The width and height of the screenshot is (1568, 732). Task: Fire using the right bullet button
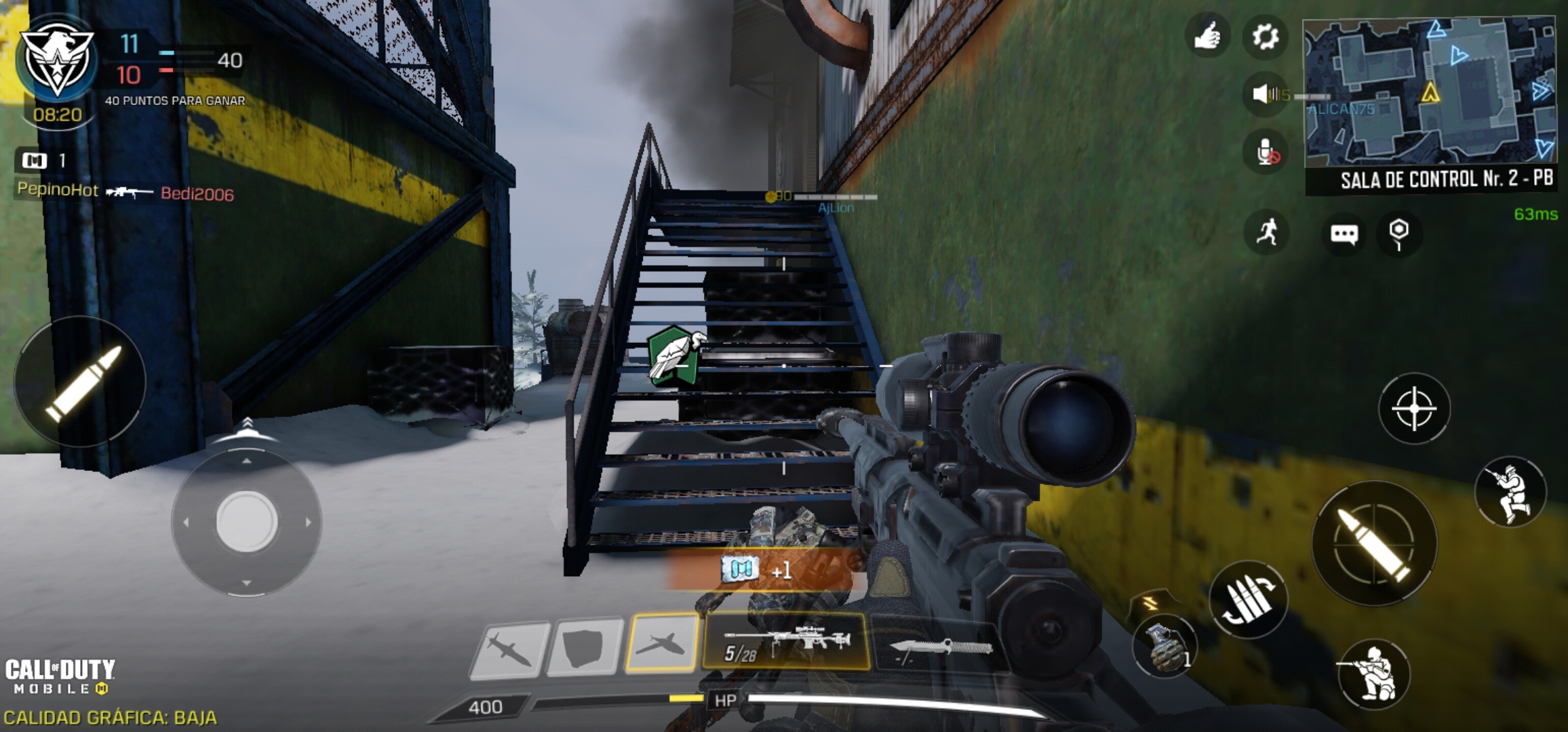1374,543
